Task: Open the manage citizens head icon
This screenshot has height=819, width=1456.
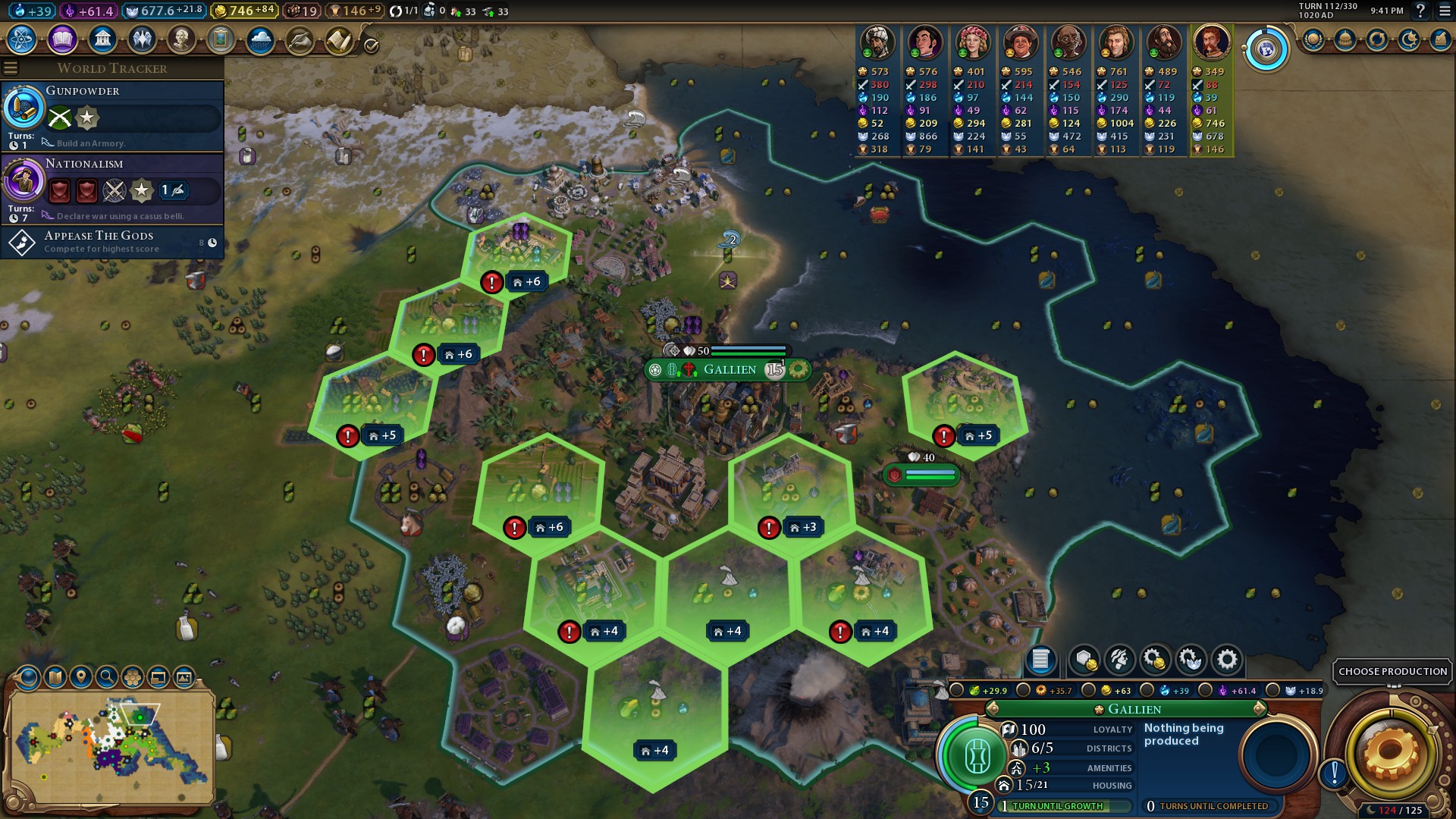Action: 1120,660
